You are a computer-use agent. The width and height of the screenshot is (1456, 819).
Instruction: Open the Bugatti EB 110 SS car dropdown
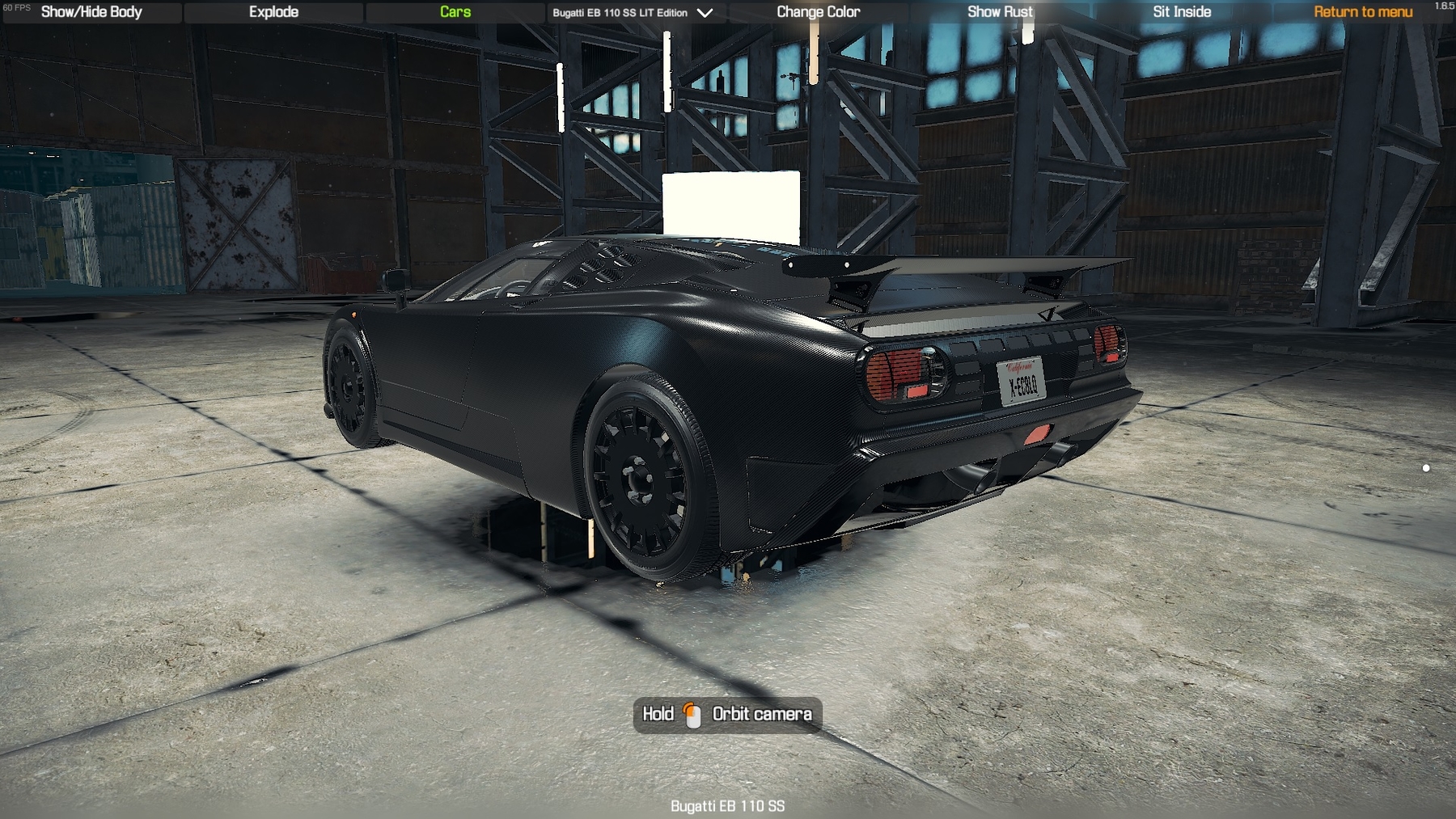tap(633, 13)
